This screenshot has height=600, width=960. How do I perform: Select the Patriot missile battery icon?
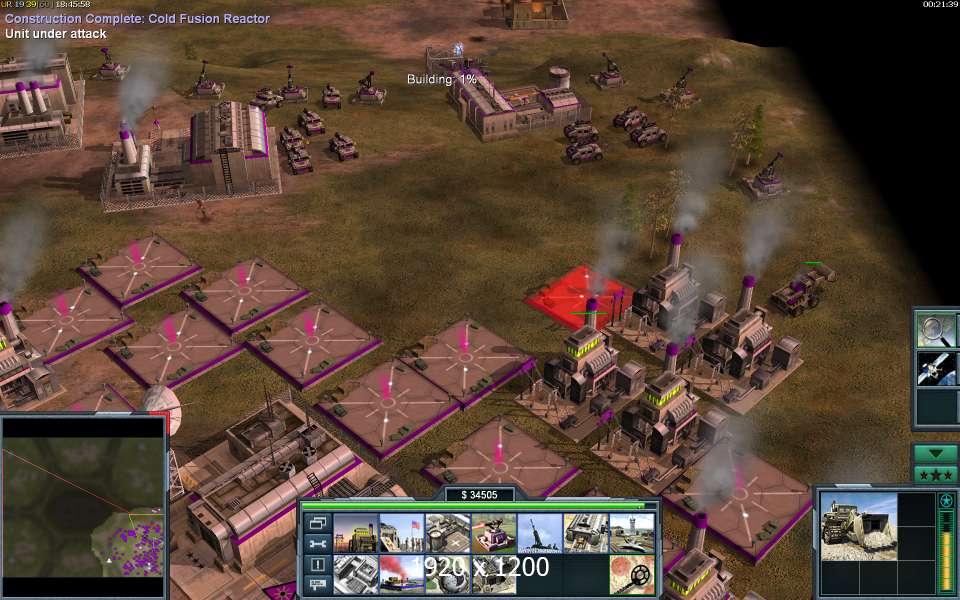tap(539, 533)
